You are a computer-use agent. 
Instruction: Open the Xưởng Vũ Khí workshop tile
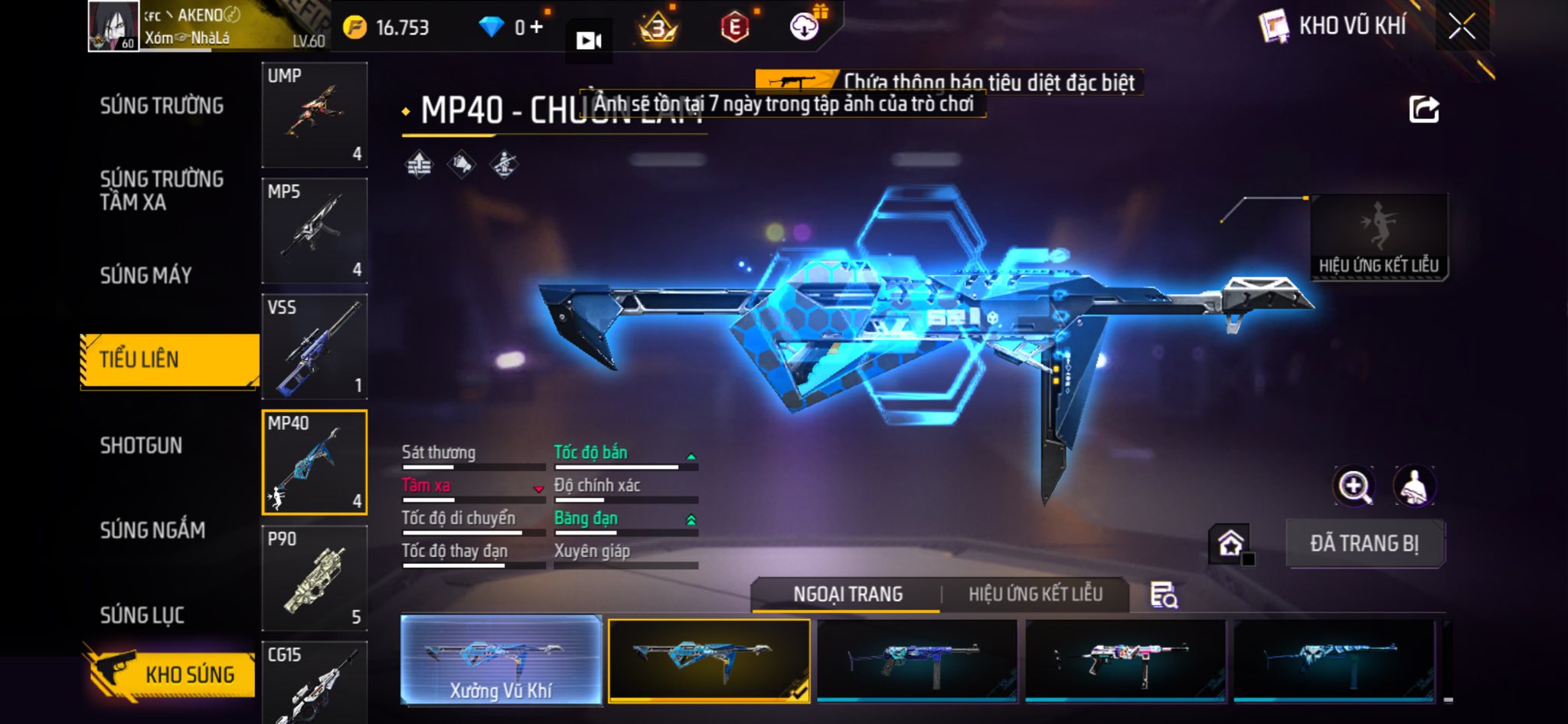point(501,660)
